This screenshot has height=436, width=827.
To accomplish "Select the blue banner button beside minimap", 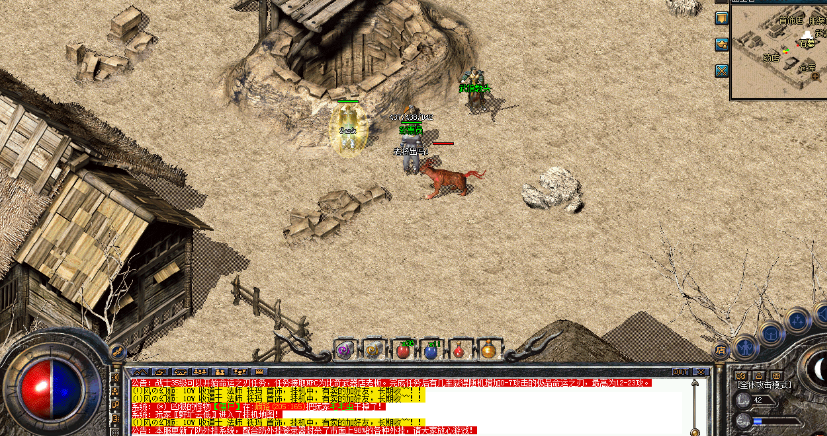I will [721, 18].
